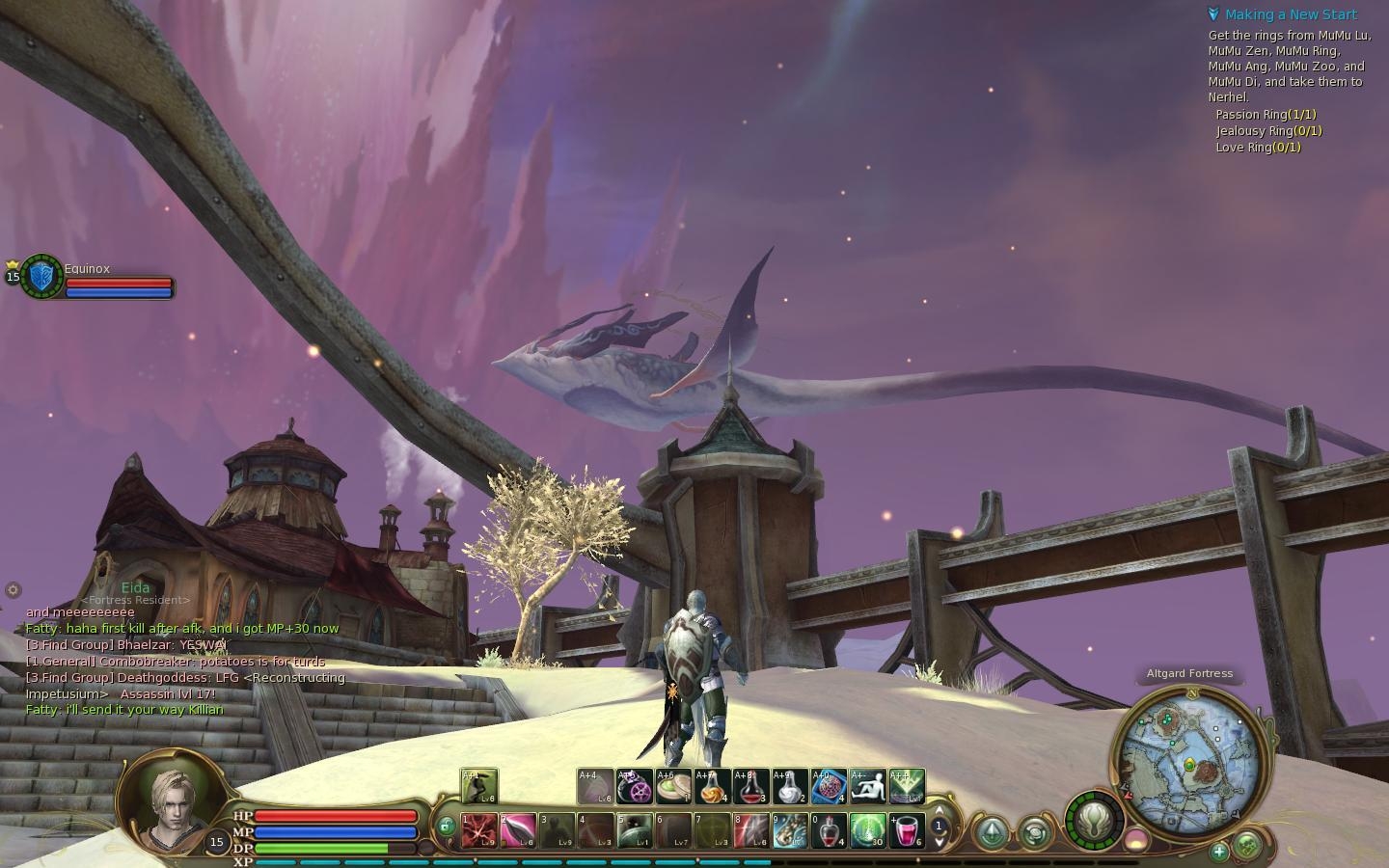This screenshot has width=1389, height=868.
Task: Toggle the green hotbar lock button
Action: (x=446, y=827)
